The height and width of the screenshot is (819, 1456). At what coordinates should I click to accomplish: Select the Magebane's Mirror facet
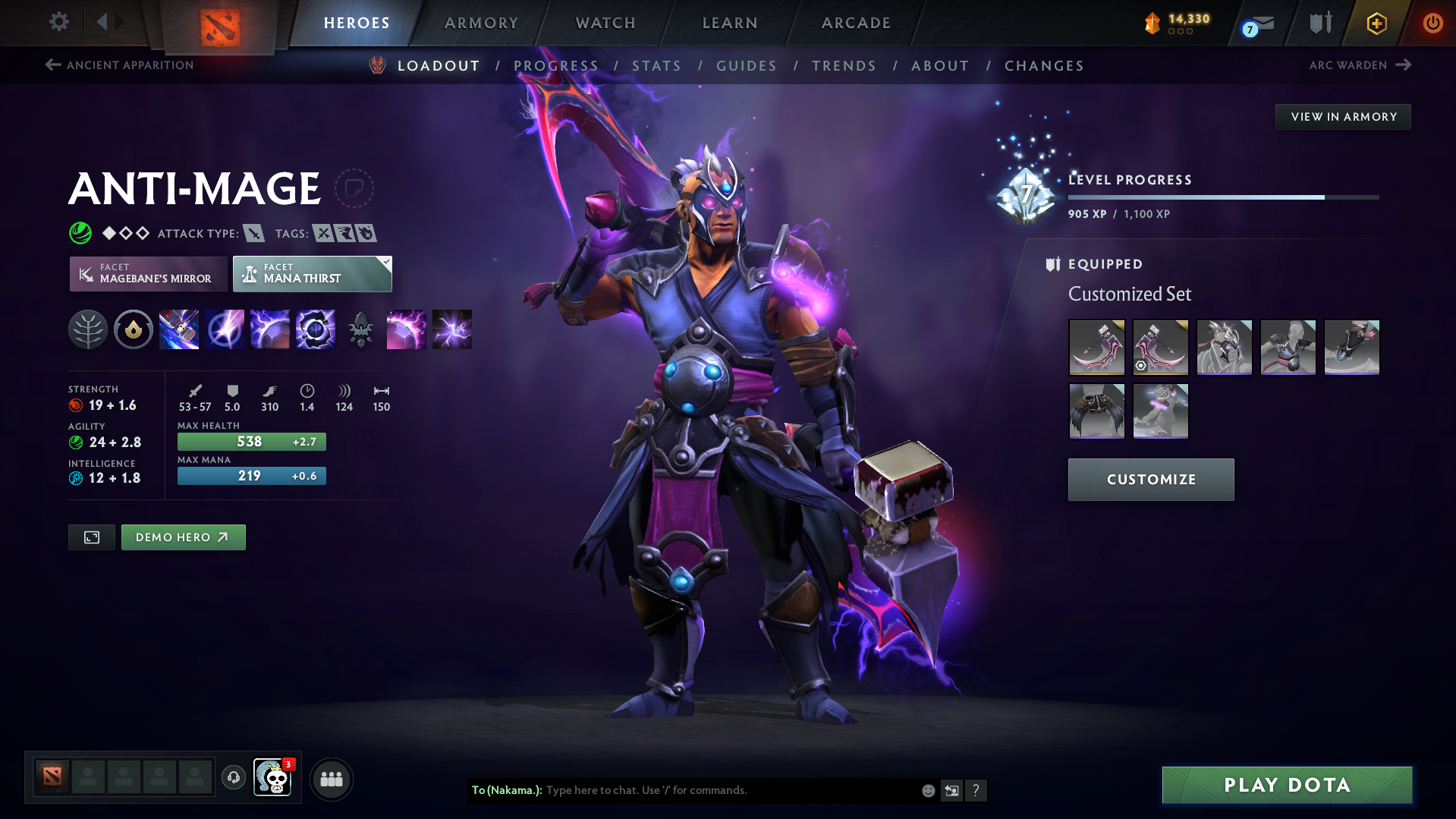148,273
